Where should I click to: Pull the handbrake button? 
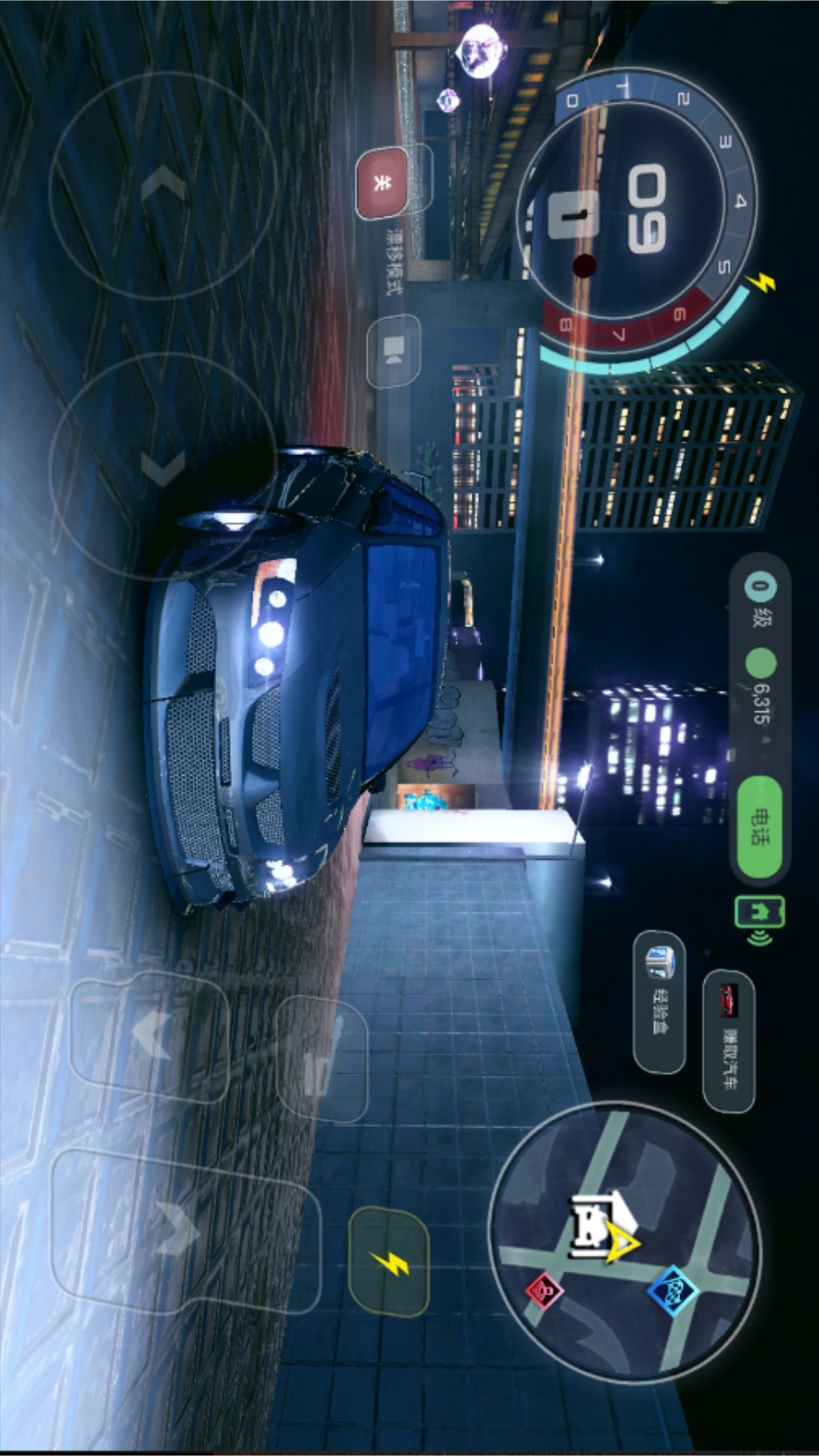(x=321, y=1058)
